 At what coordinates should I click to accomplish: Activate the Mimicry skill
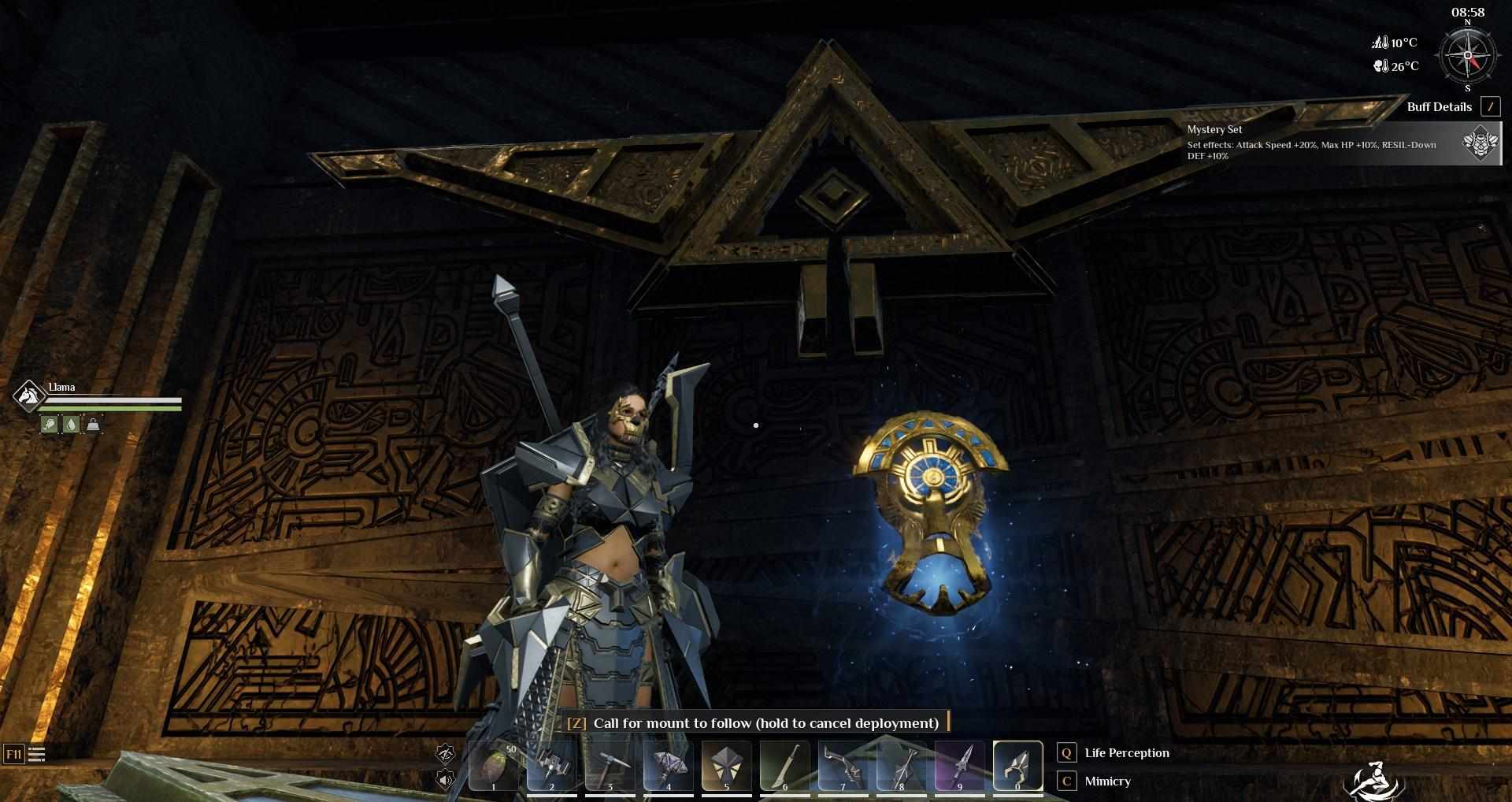coord(1107,782)
